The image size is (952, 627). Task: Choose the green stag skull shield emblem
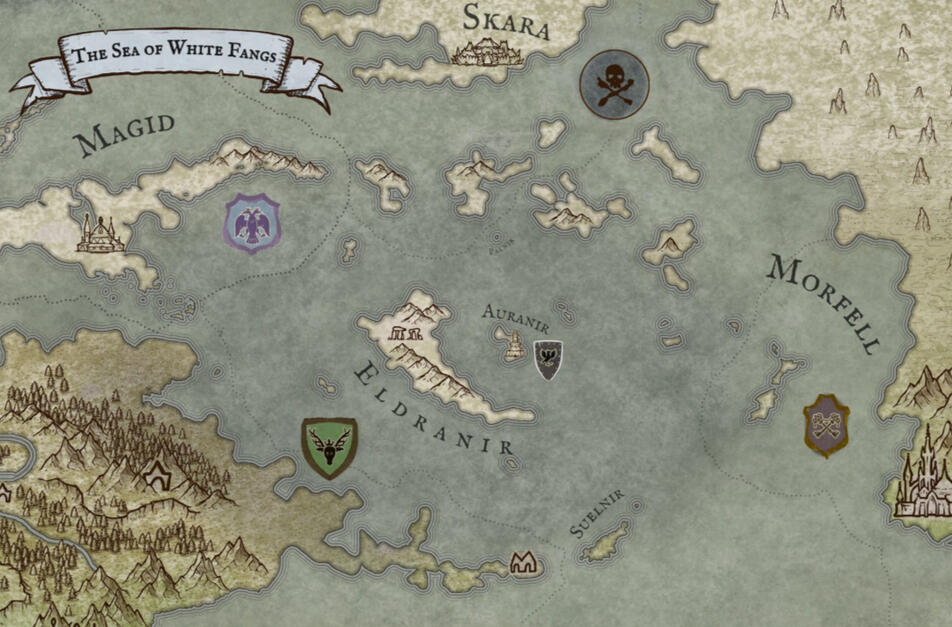pos(329,447)
